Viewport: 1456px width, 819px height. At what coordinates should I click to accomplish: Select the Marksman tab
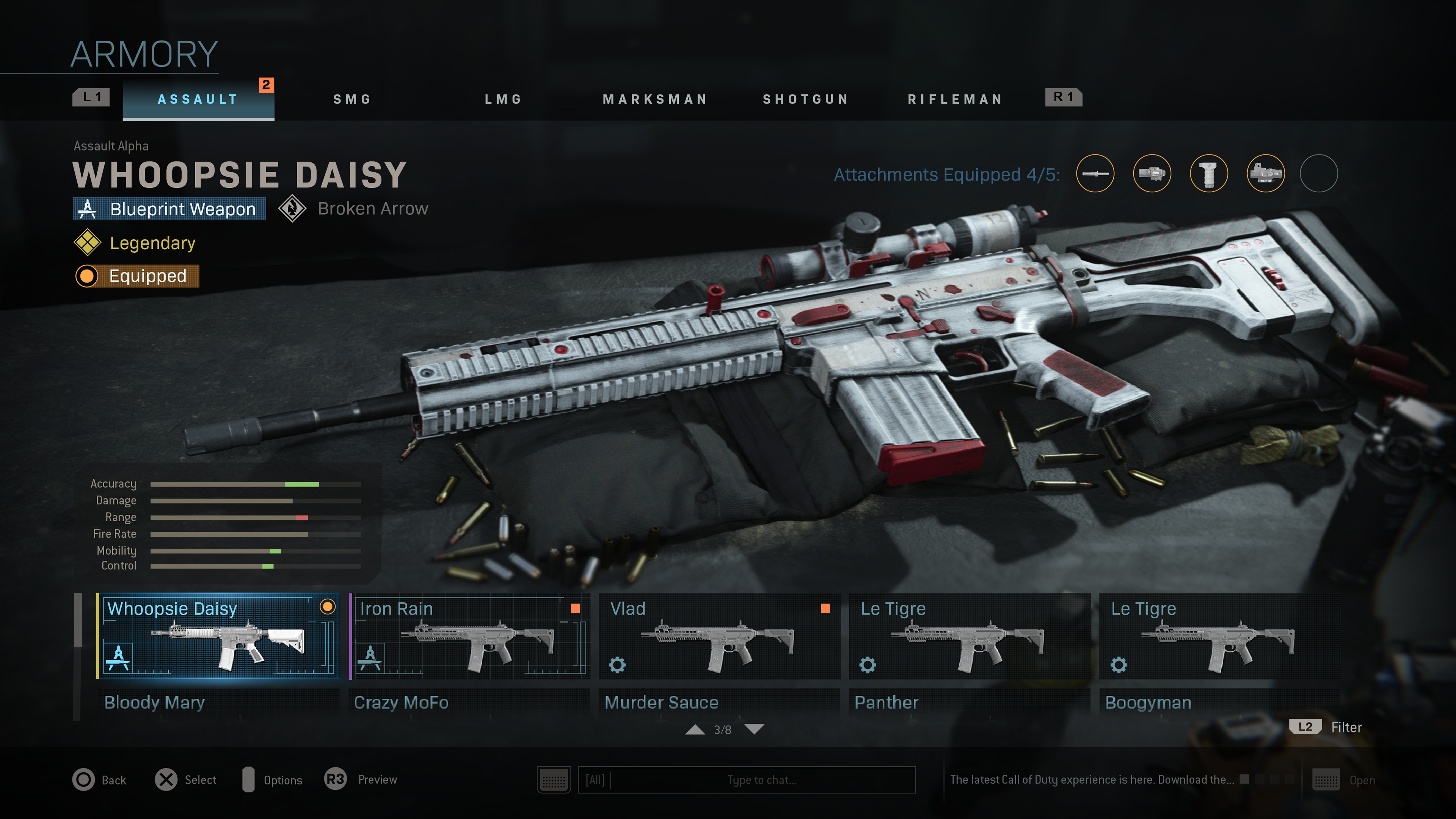(x=654, y=99)
